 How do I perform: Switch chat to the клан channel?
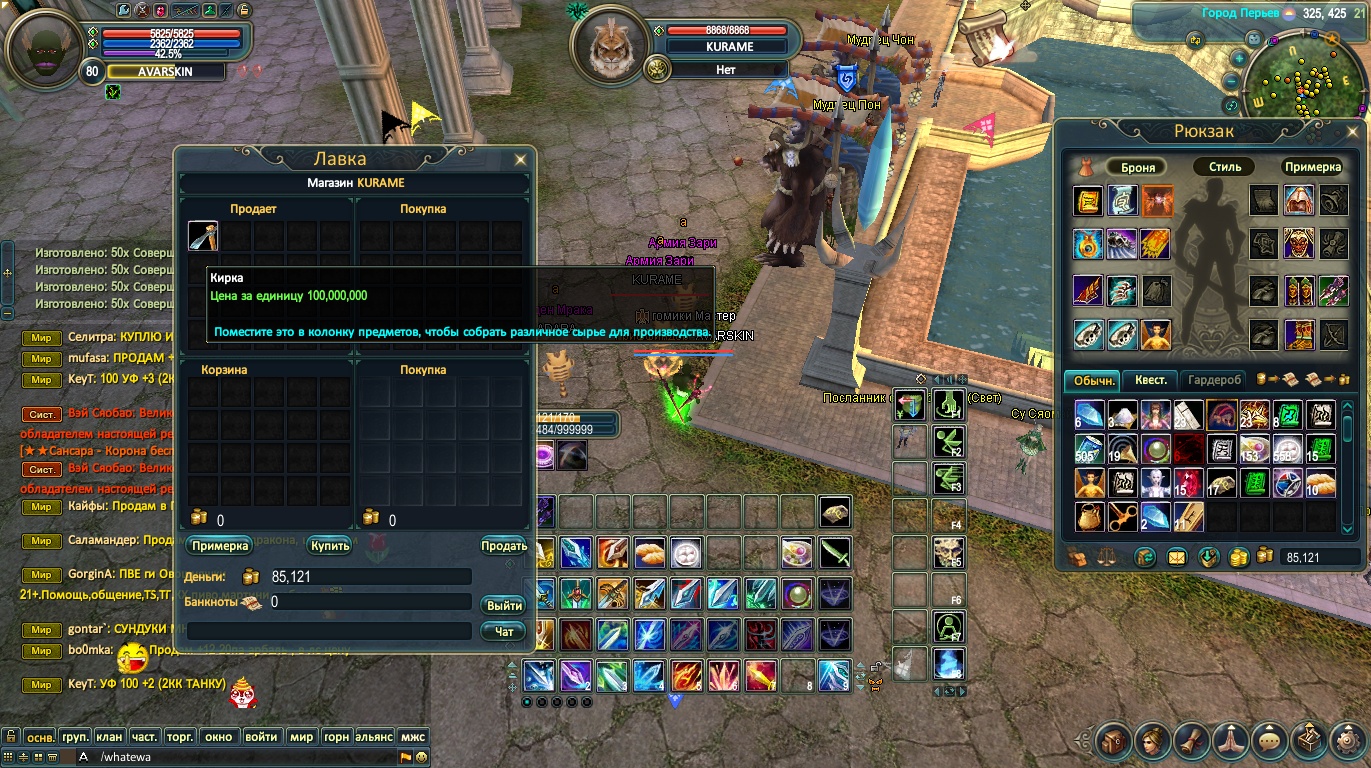click(x=109, y=737)
